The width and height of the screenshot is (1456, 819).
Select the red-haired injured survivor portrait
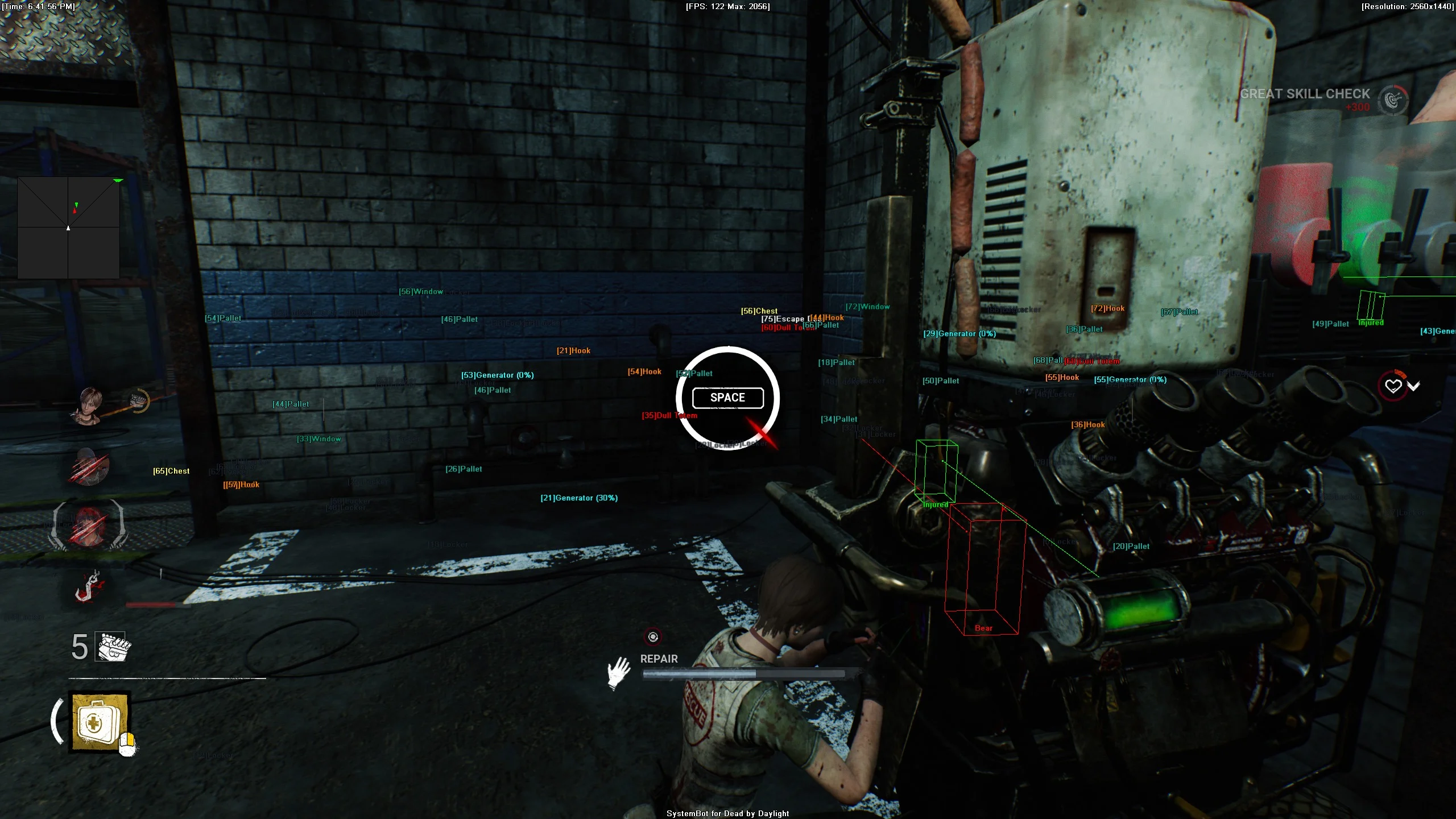tap(88, 526)
